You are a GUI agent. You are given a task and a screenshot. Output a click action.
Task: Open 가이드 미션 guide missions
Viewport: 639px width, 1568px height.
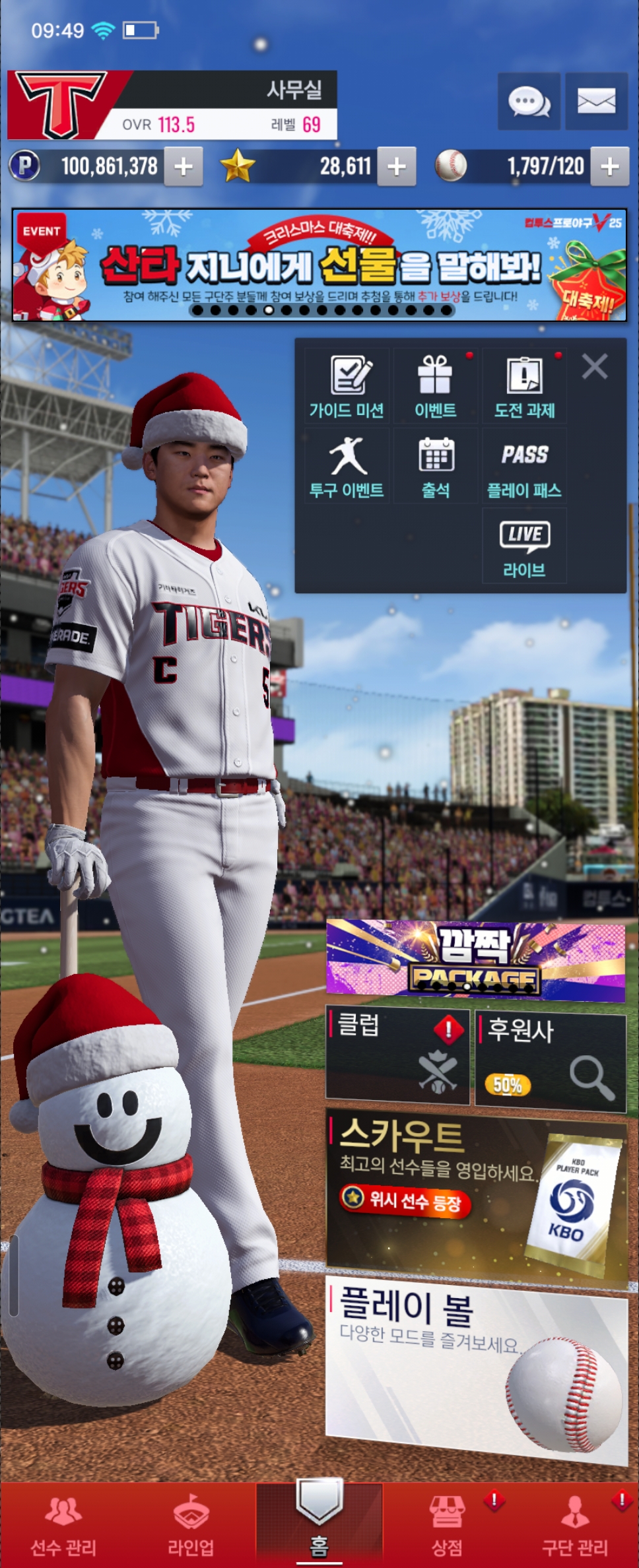tap(347, 387)
